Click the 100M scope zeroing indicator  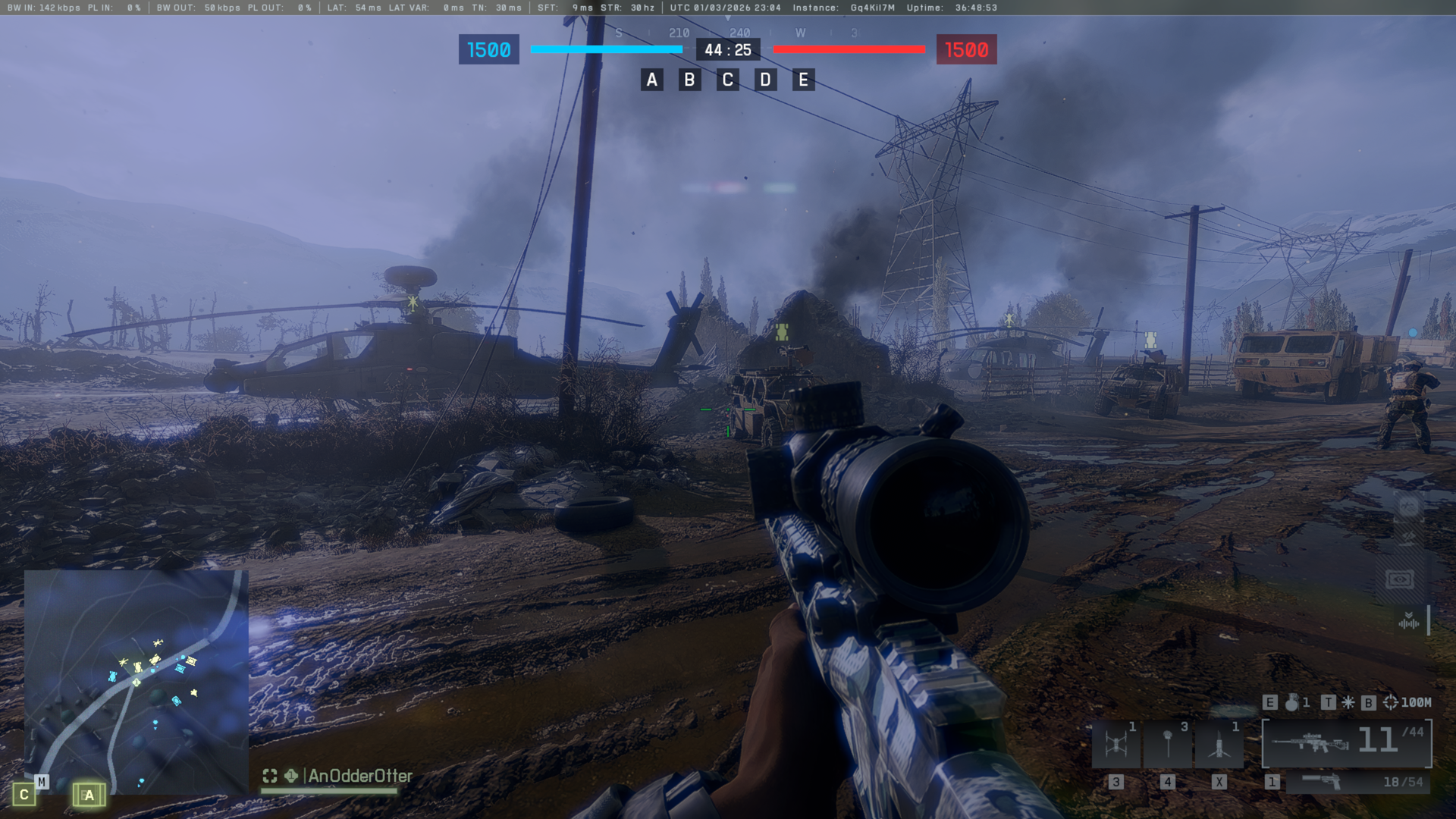[x=1407, y=703]
